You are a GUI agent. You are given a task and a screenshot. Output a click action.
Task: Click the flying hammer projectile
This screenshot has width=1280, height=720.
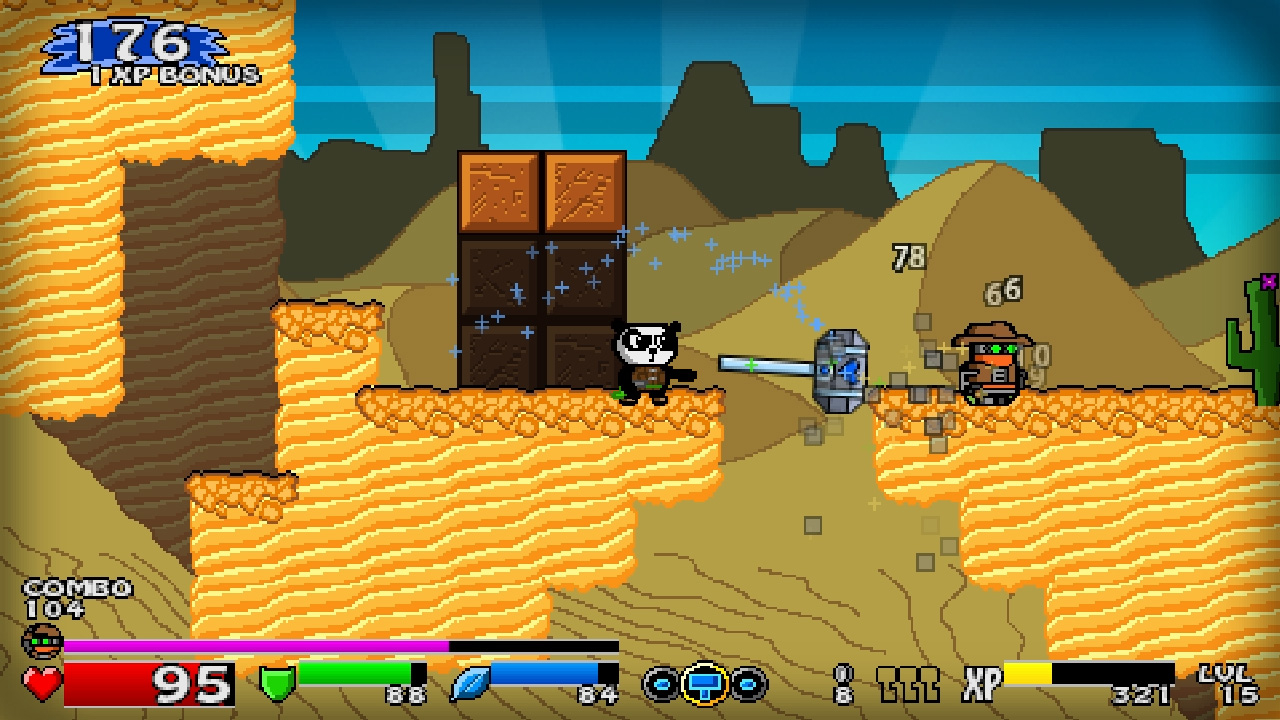840,372
